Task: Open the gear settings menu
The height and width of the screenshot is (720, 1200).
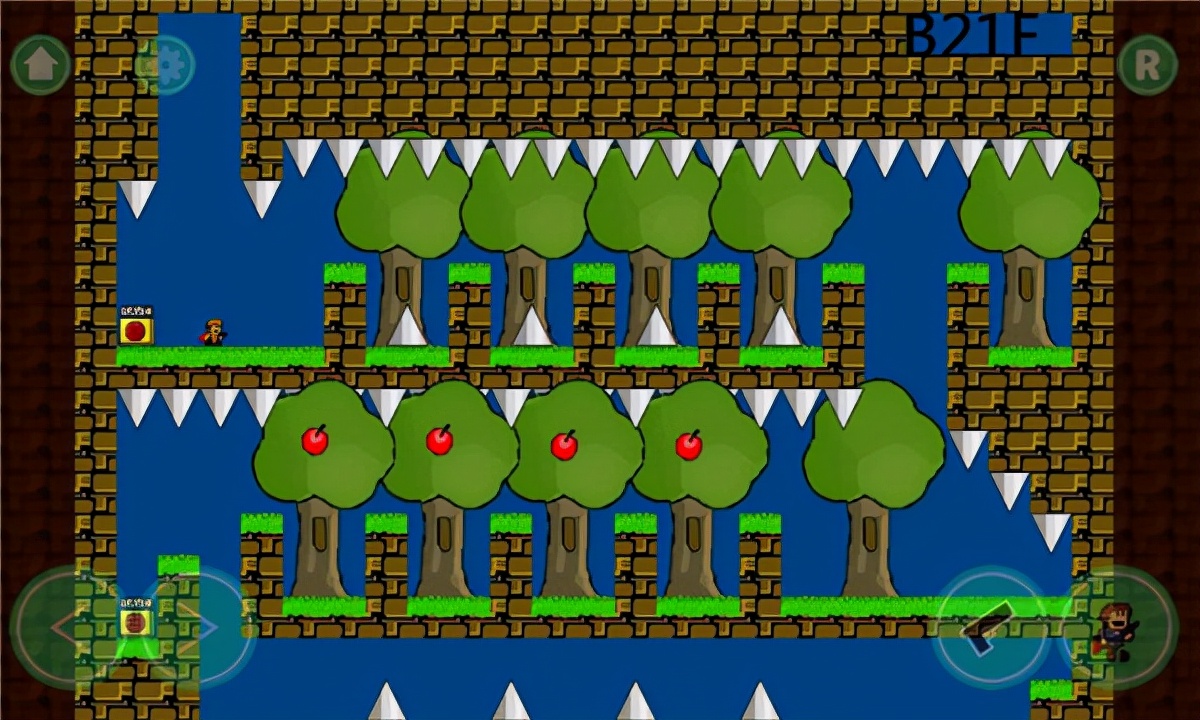Action: pos(165,65)
